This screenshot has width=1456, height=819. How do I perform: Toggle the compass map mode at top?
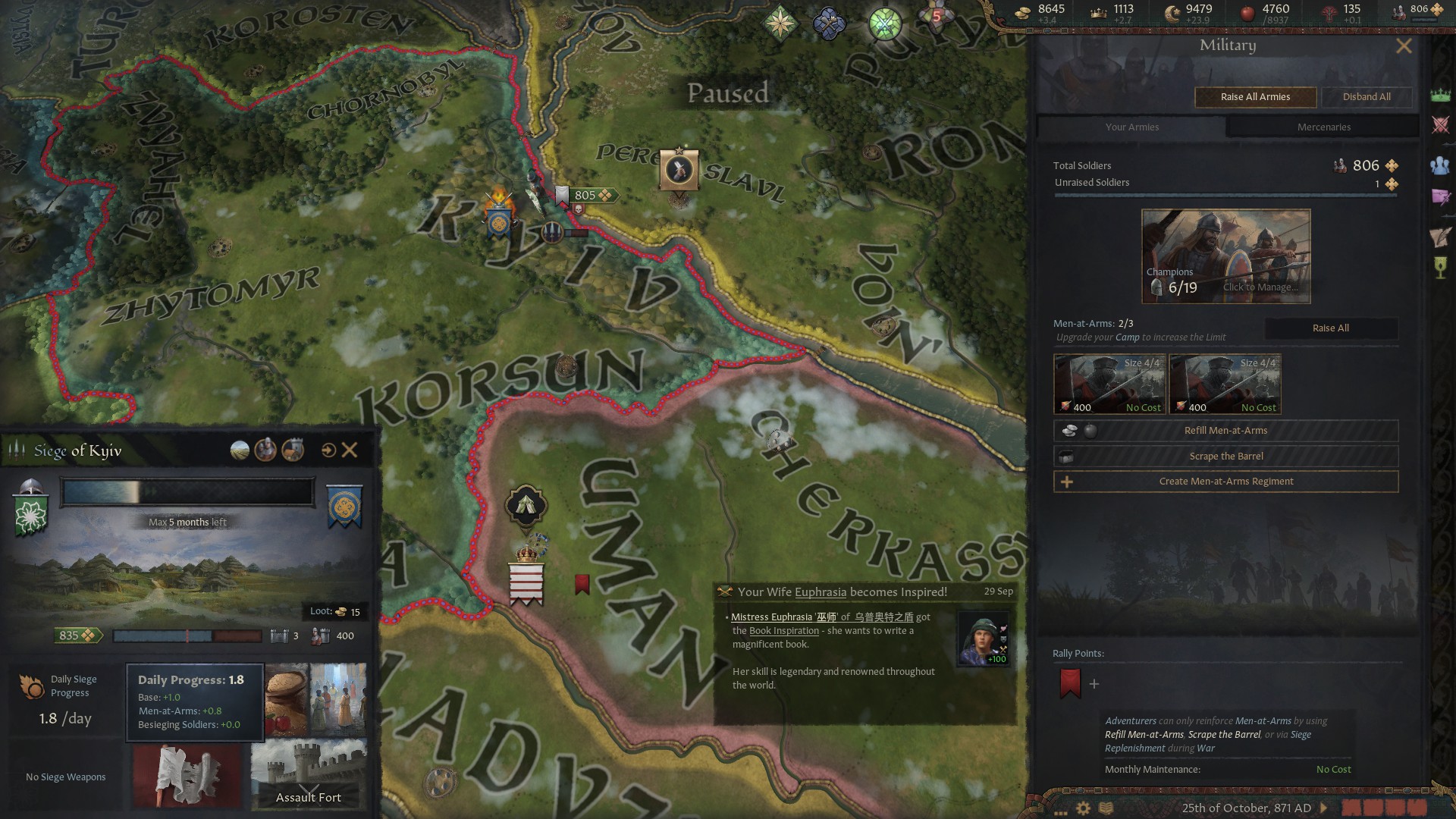(x=781, y=23)
